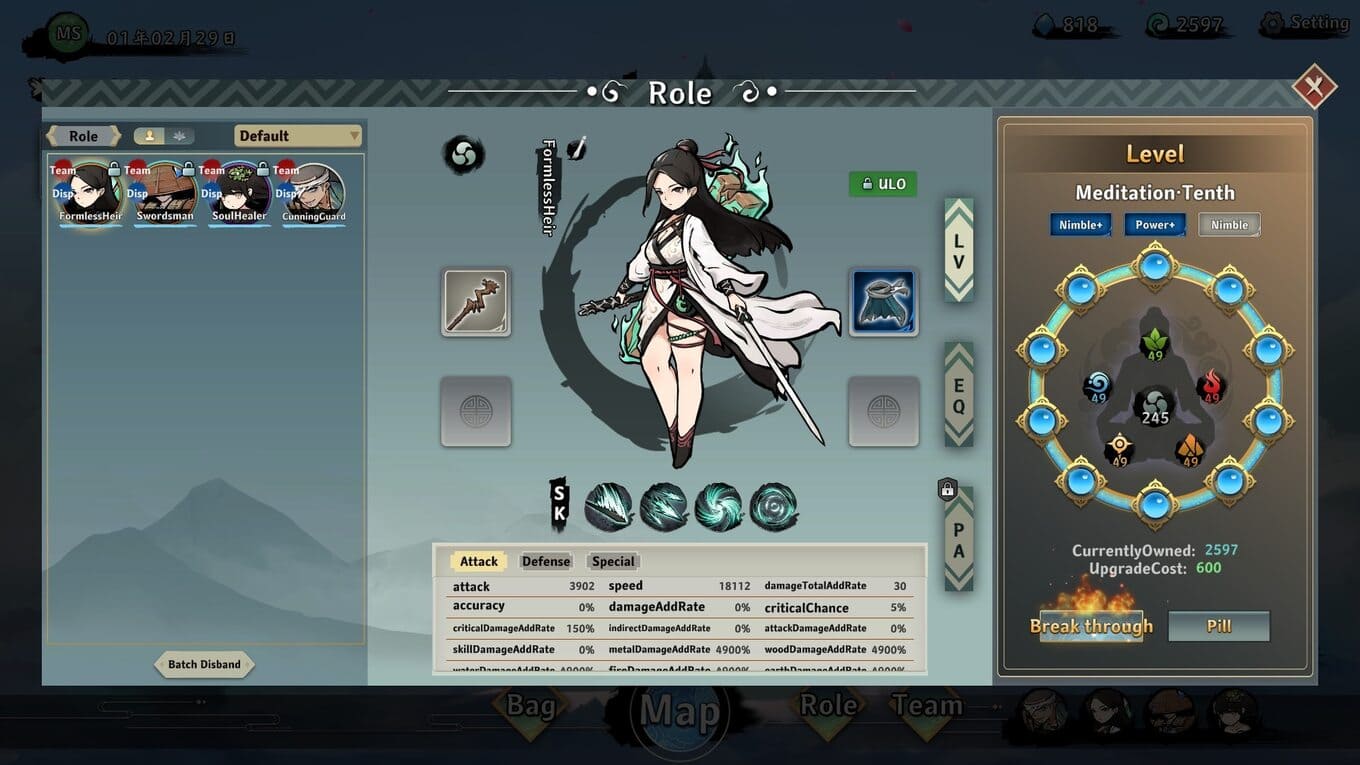Open the Map from the bottom bar
Screen dimensions: 1360x765
point(679,712)
